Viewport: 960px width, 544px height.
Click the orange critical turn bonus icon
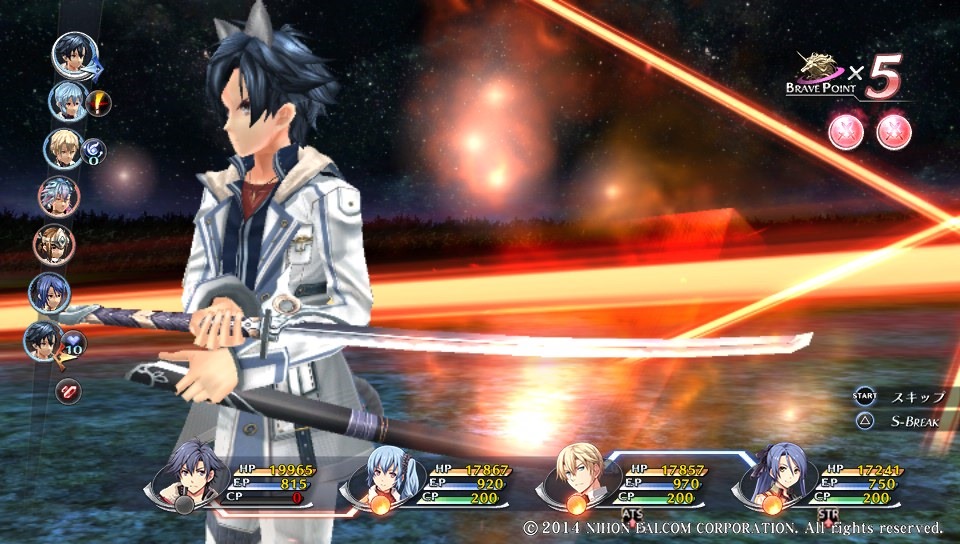[99, 101]
